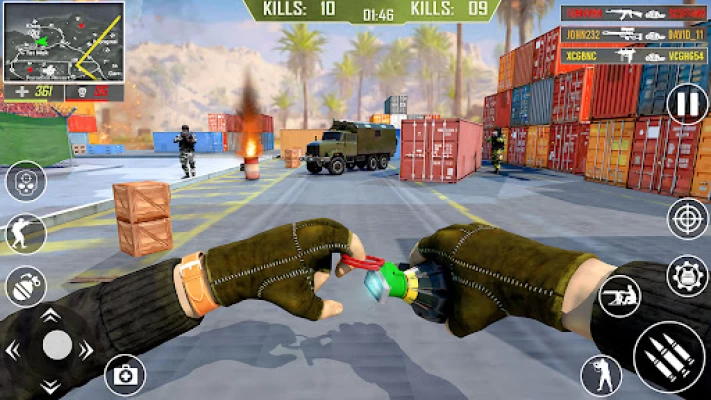Throw a grenade with the grenade icon
Viewport: 711px width, 400px height.
pyautogui.click(x=24, y=288)
